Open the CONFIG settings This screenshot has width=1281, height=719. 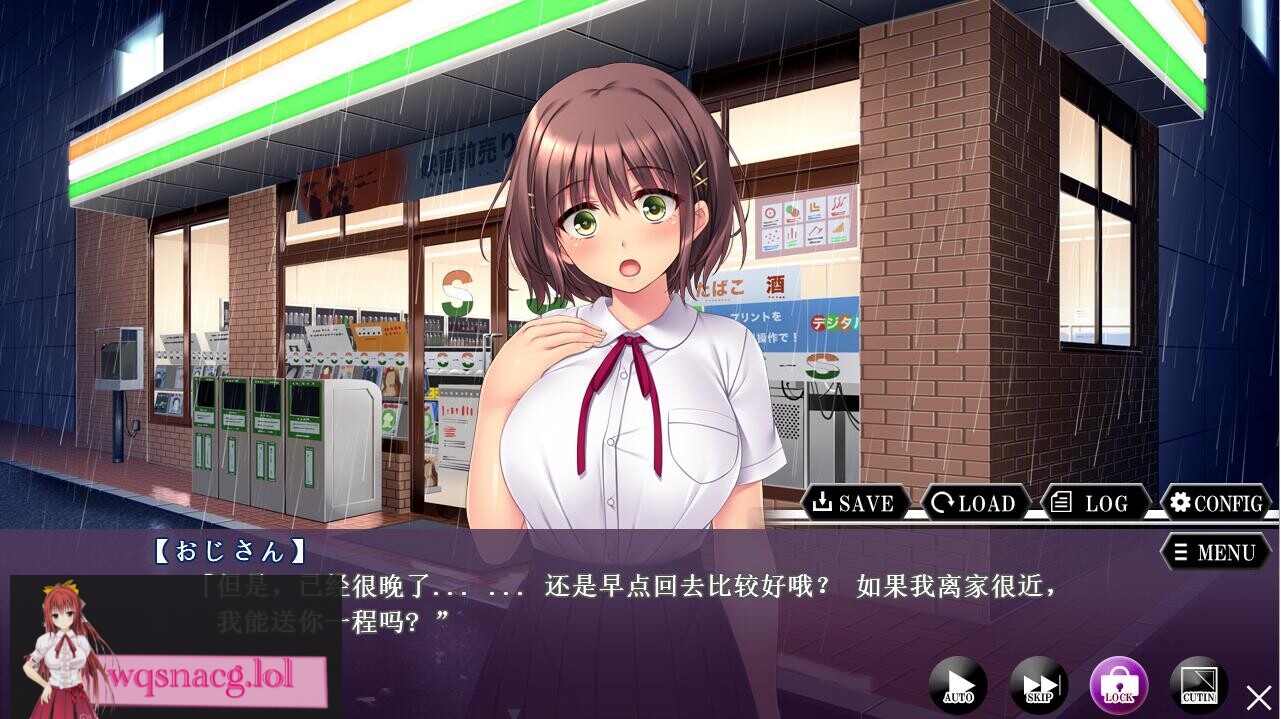pos(1216,503)
